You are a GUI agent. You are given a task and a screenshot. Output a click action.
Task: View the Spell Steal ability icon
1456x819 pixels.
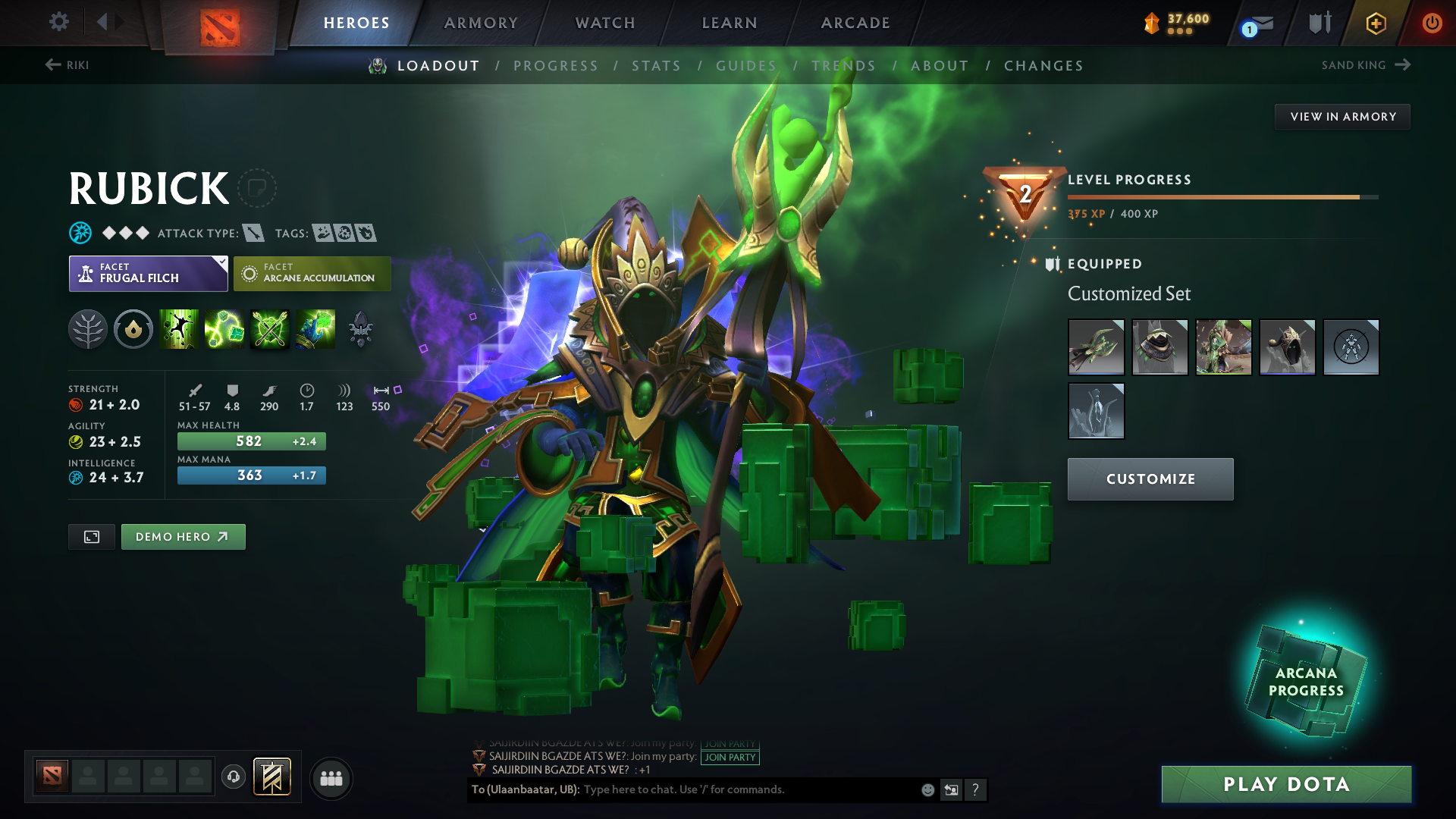pyautogui.click(x=316, y=329)
